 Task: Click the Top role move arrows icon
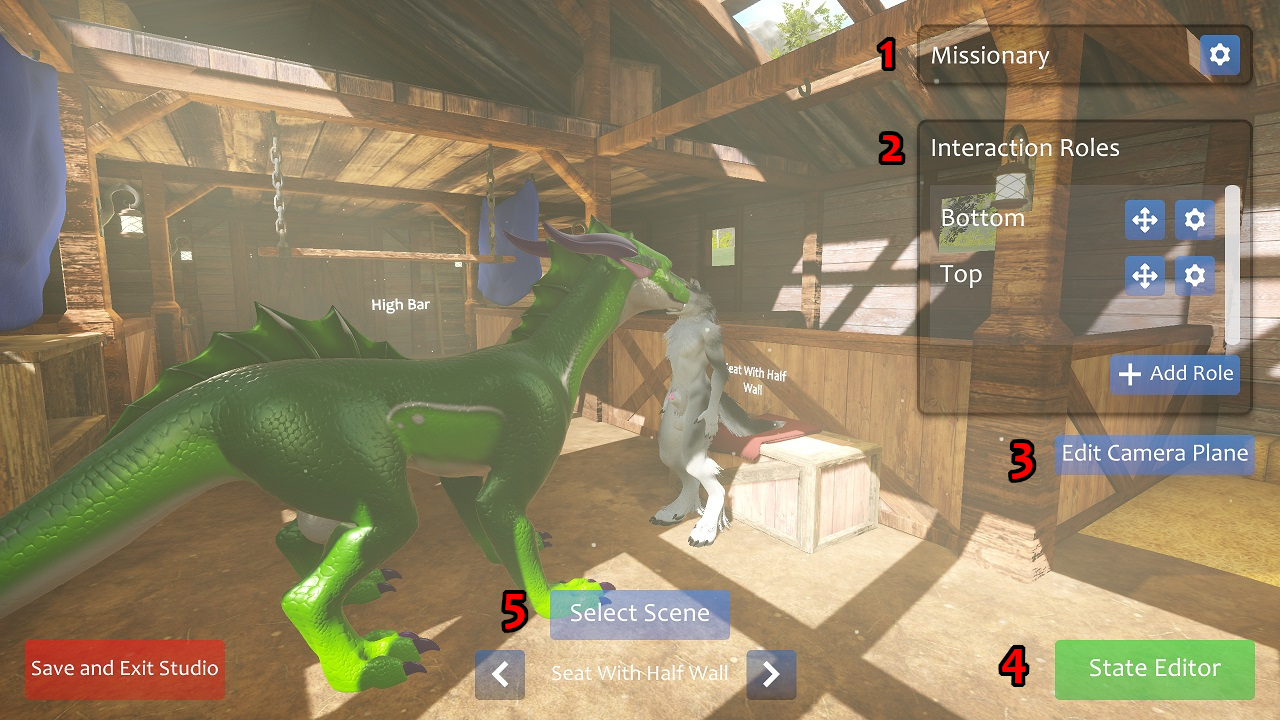1144,275
